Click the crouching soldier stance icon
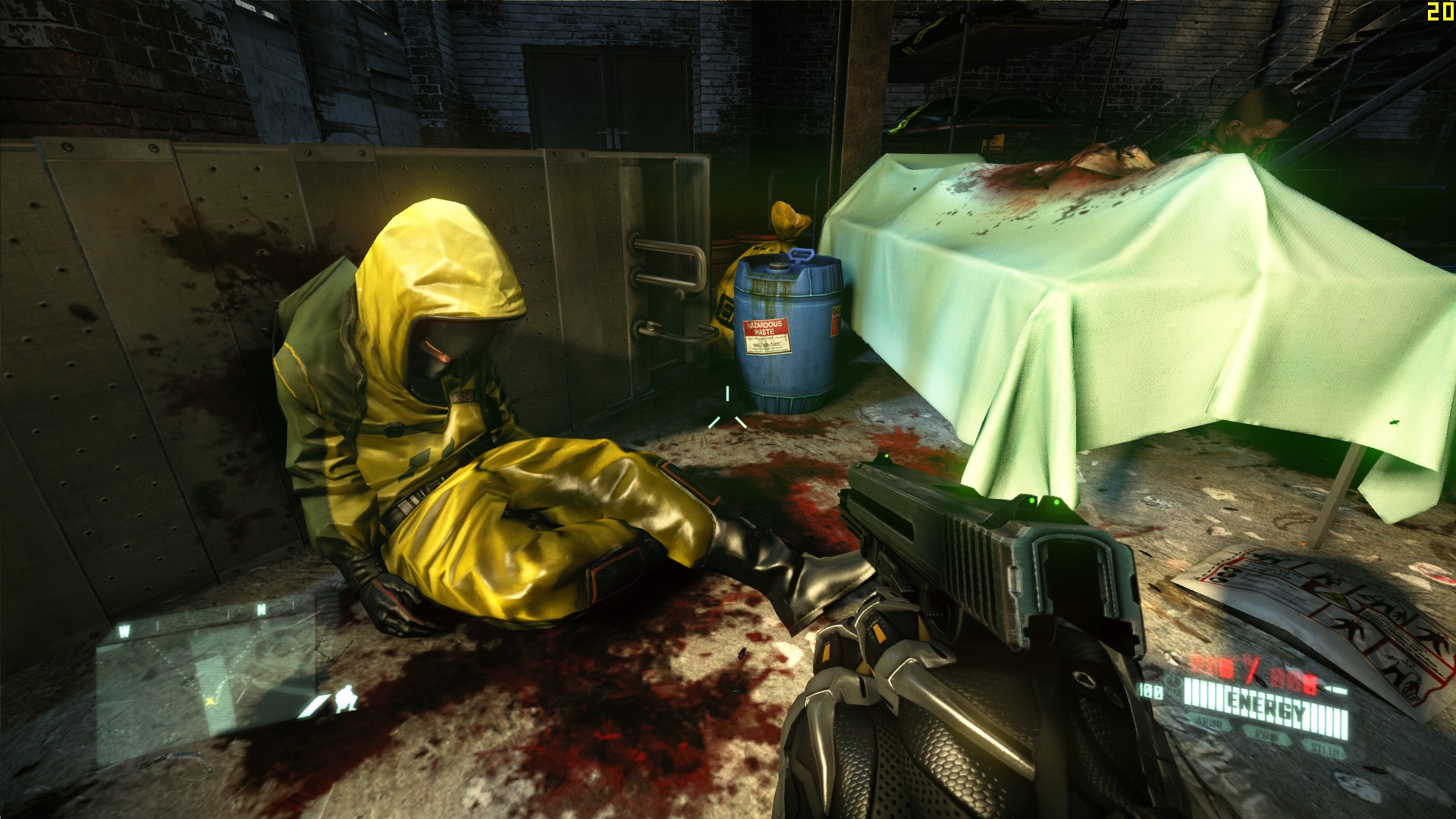1456x819 pixels. (347, 698)
